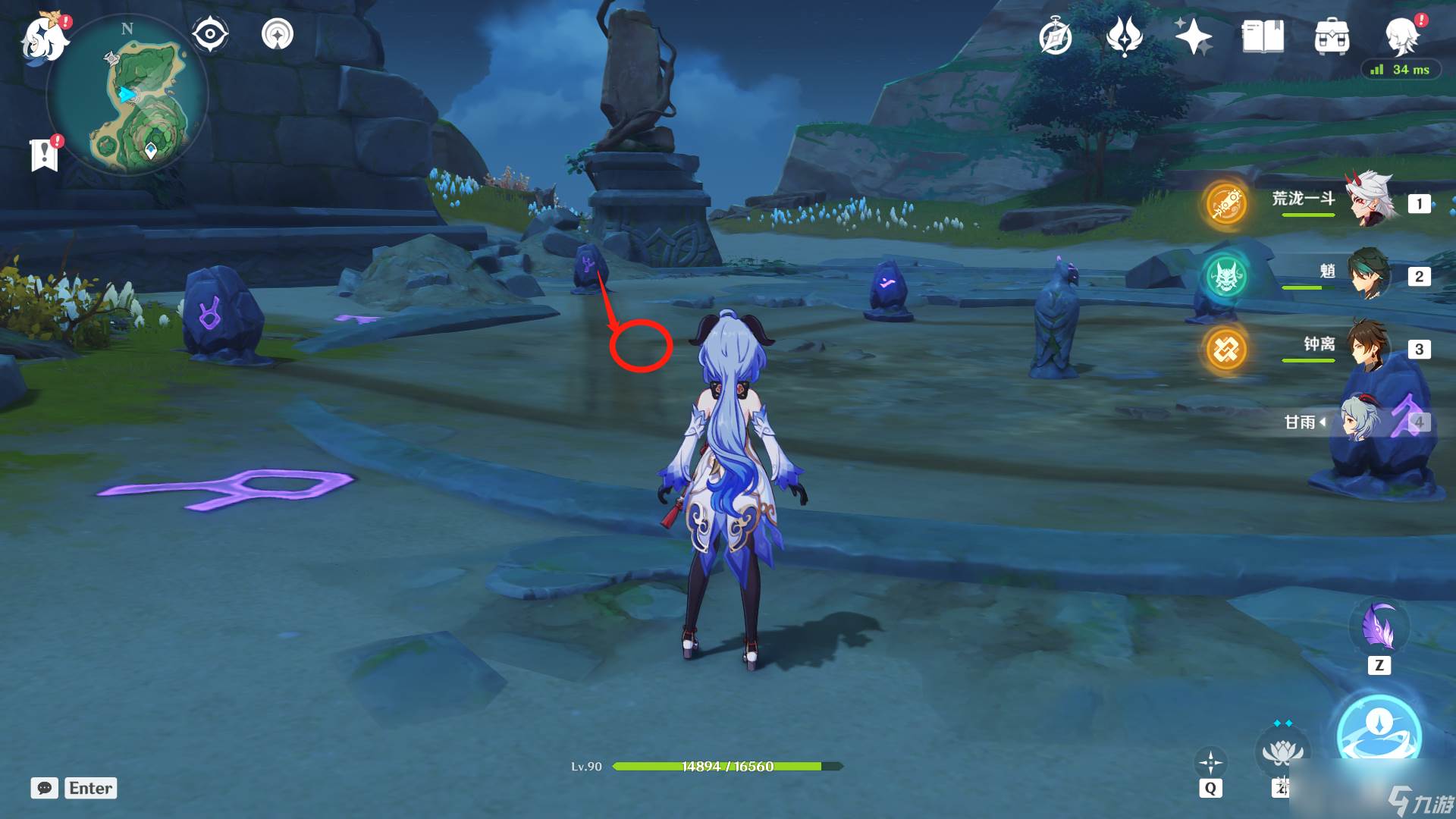Open the Wish star icon
Viewport: 1456px width, 819px height.
pos(1193,36)
